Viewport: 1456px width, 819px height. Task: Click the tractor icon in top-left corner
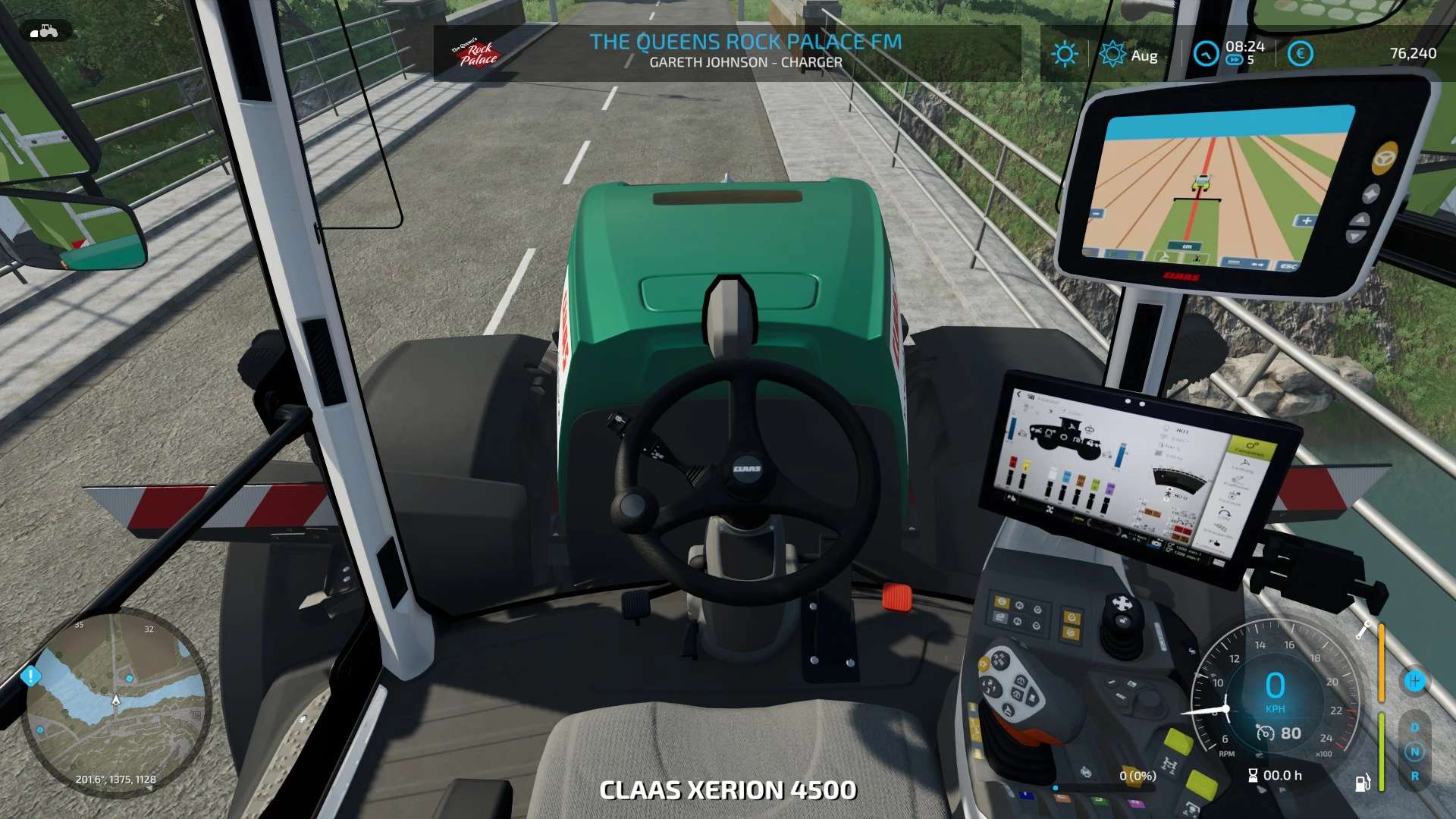click(45, 31)
